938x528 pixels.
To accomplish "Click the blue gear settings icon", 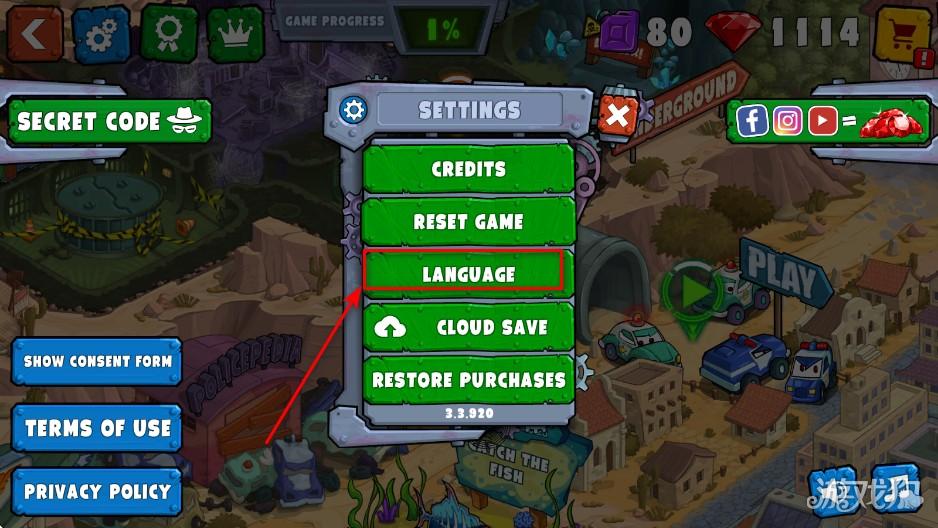I will click(x=100, y=34).
